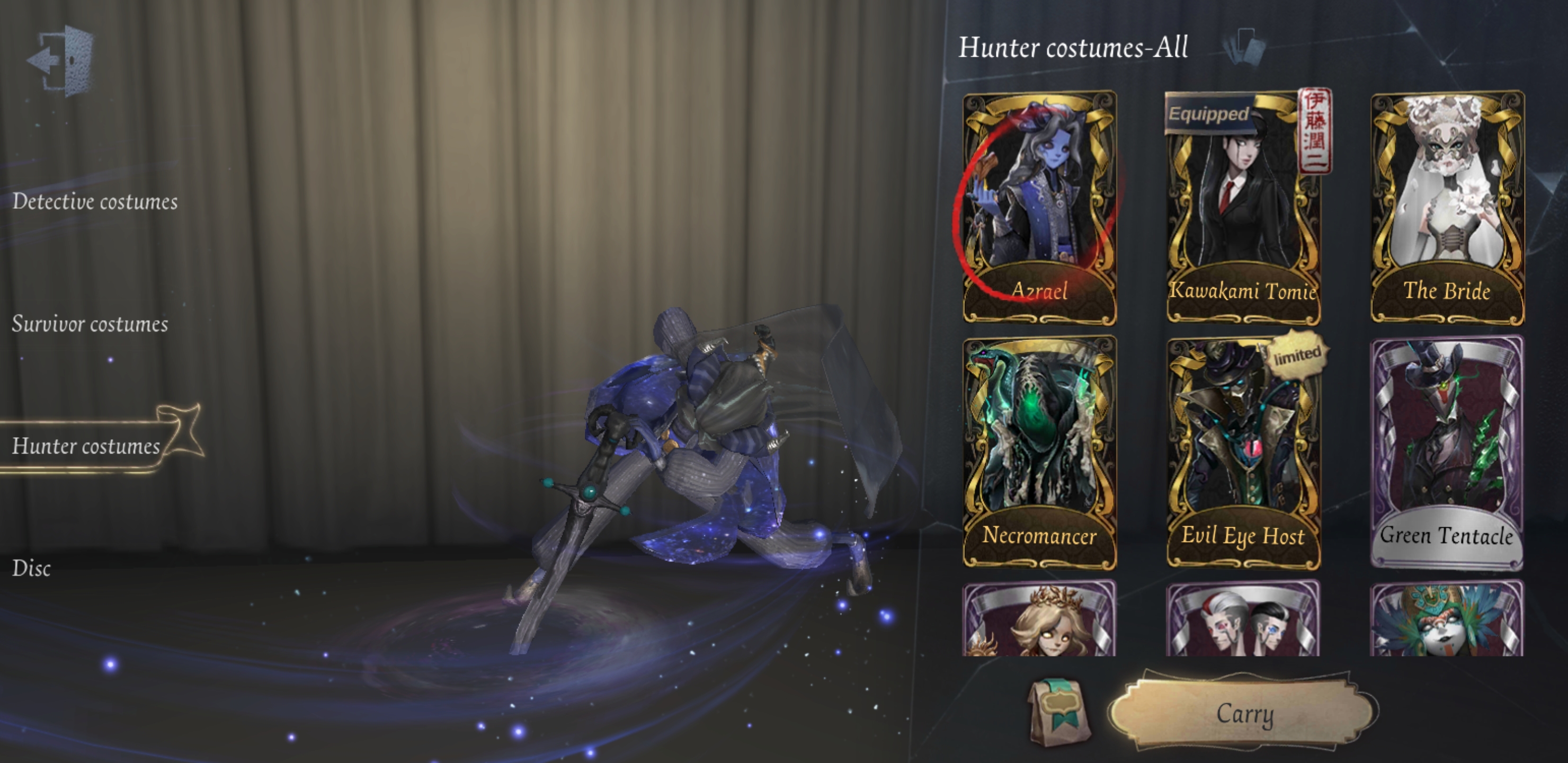Choose the two-faced twin costume card
The width and height of the screenshot is (1568, 763).
pos(1243,619)
